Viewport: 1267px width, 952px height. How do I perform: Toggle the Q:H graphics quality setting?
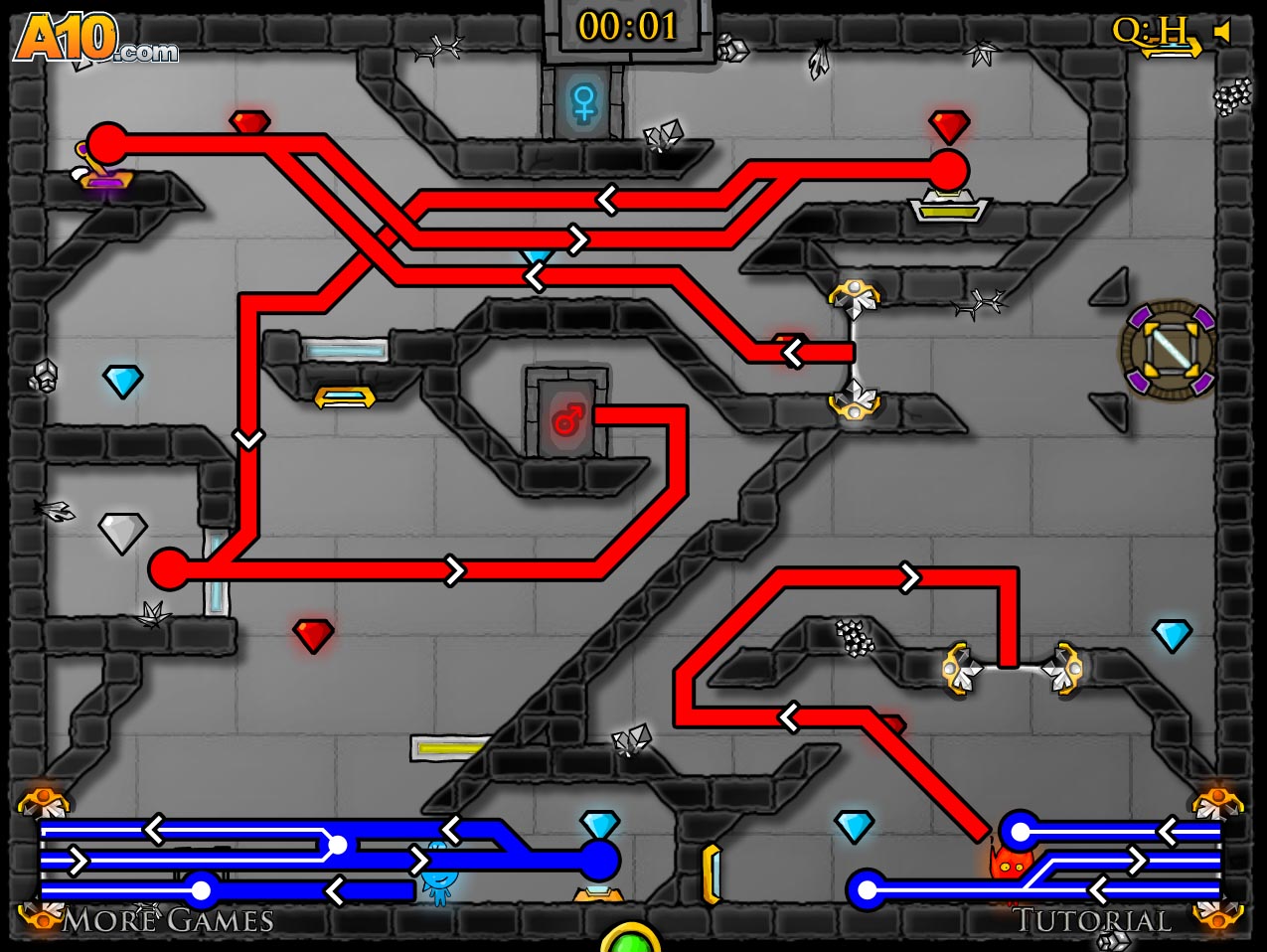pyautogui.click(x=1150, y=32)
